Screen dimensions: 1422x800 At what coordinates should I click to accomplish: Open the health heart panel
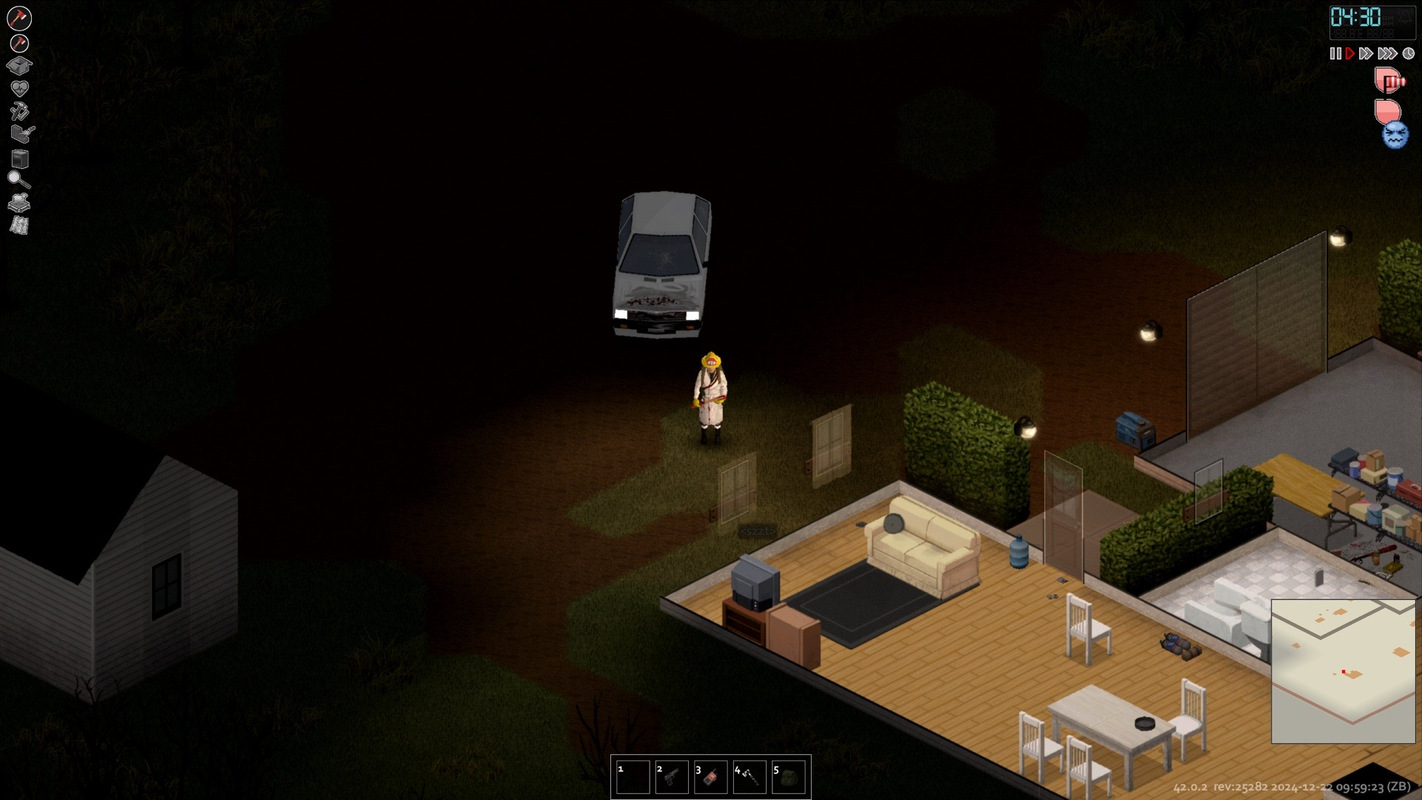click(19, 88)
